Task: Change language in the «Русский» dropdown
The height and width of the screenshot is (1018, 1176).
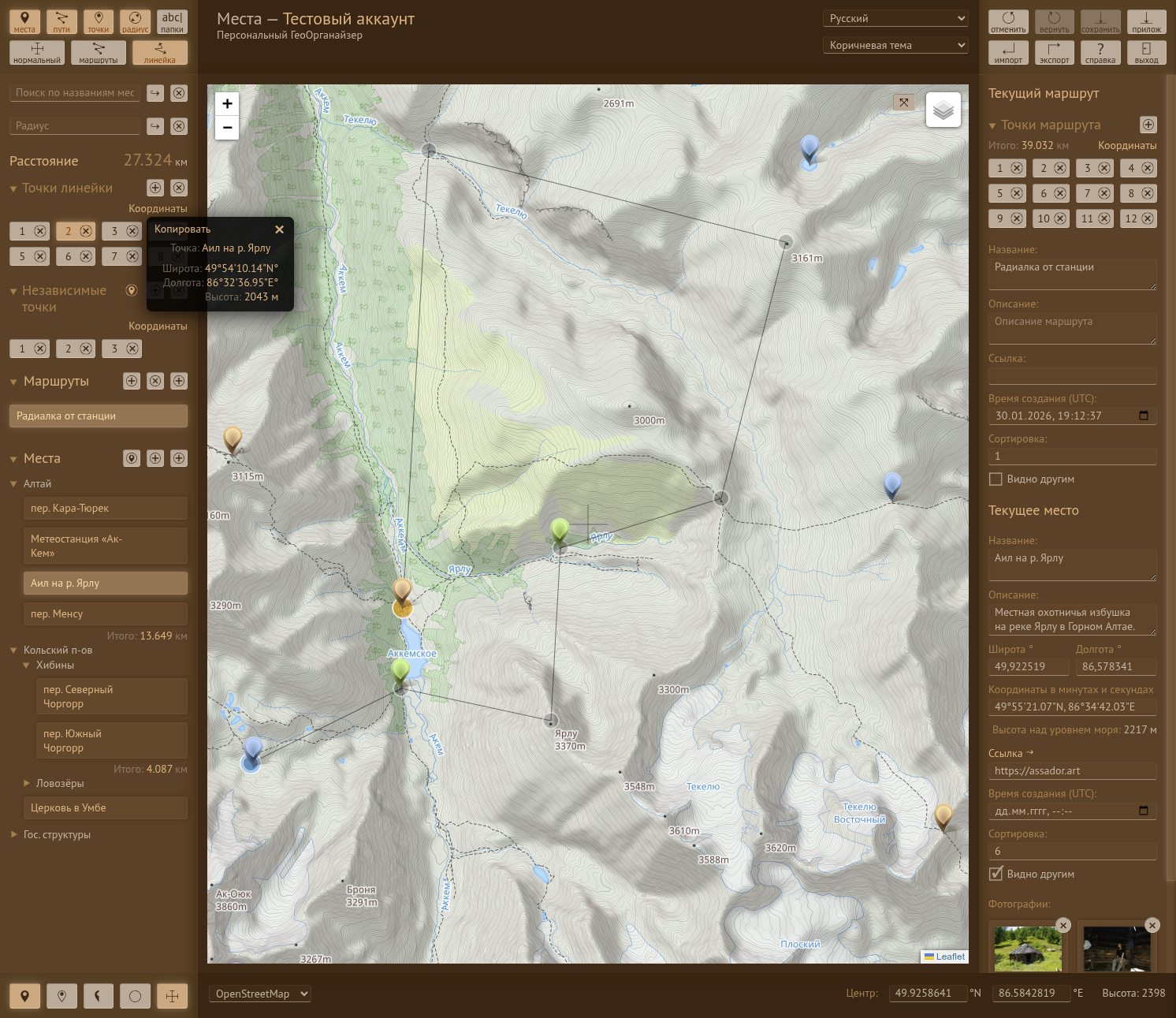Action: [x=895, y=17]
